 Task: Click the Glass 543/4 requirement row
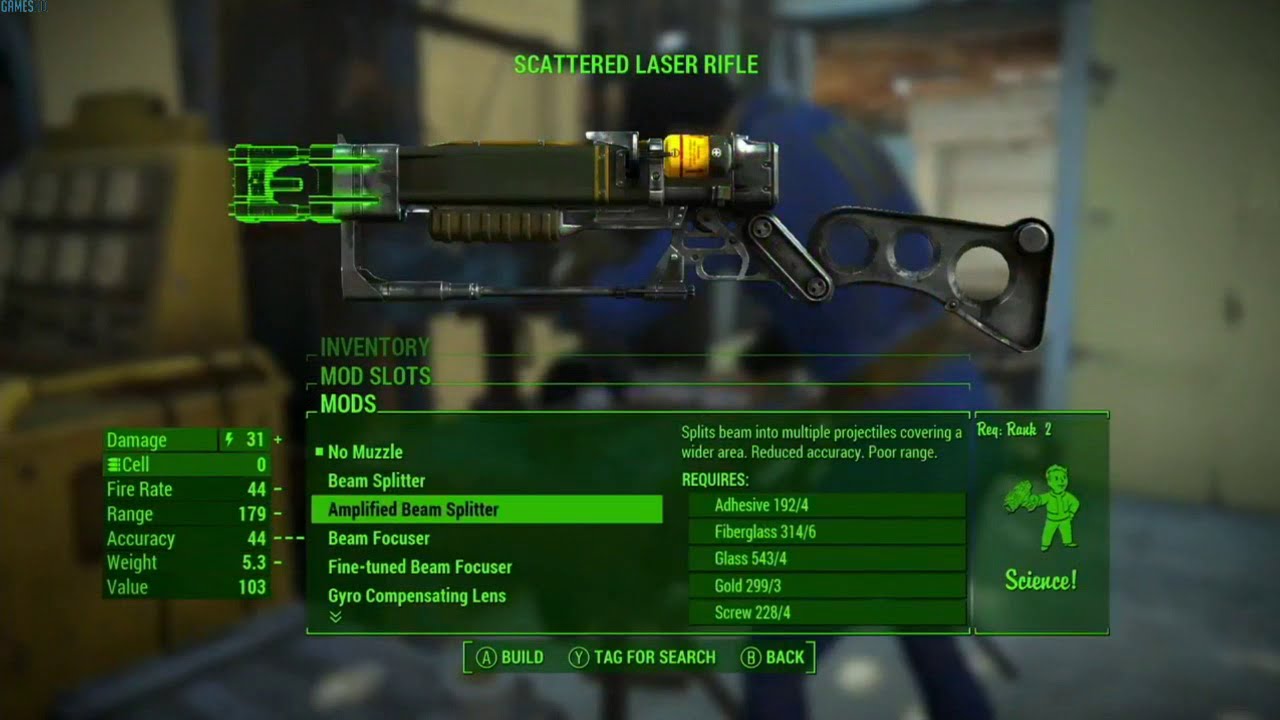click(826, 559)
